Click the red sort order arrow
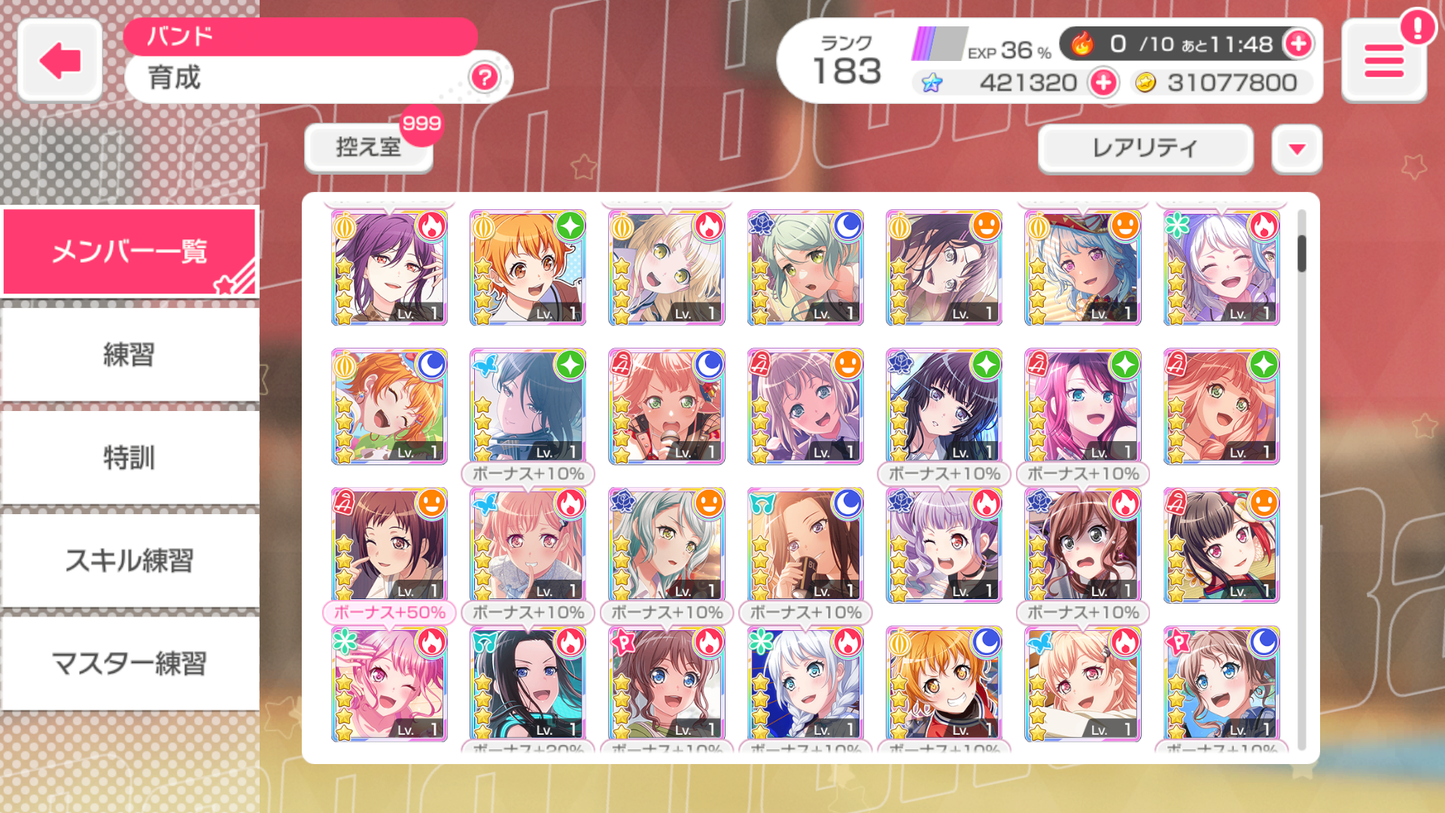The height and width of the screenshot is (813, 1445). [1297, 148]
